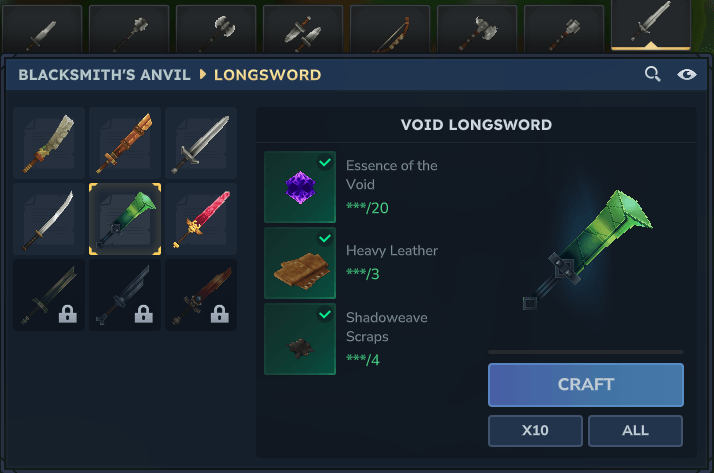This screenshot has height=473, width=714.
Task: Craft the Void Longsword
Action: point(585,385)
